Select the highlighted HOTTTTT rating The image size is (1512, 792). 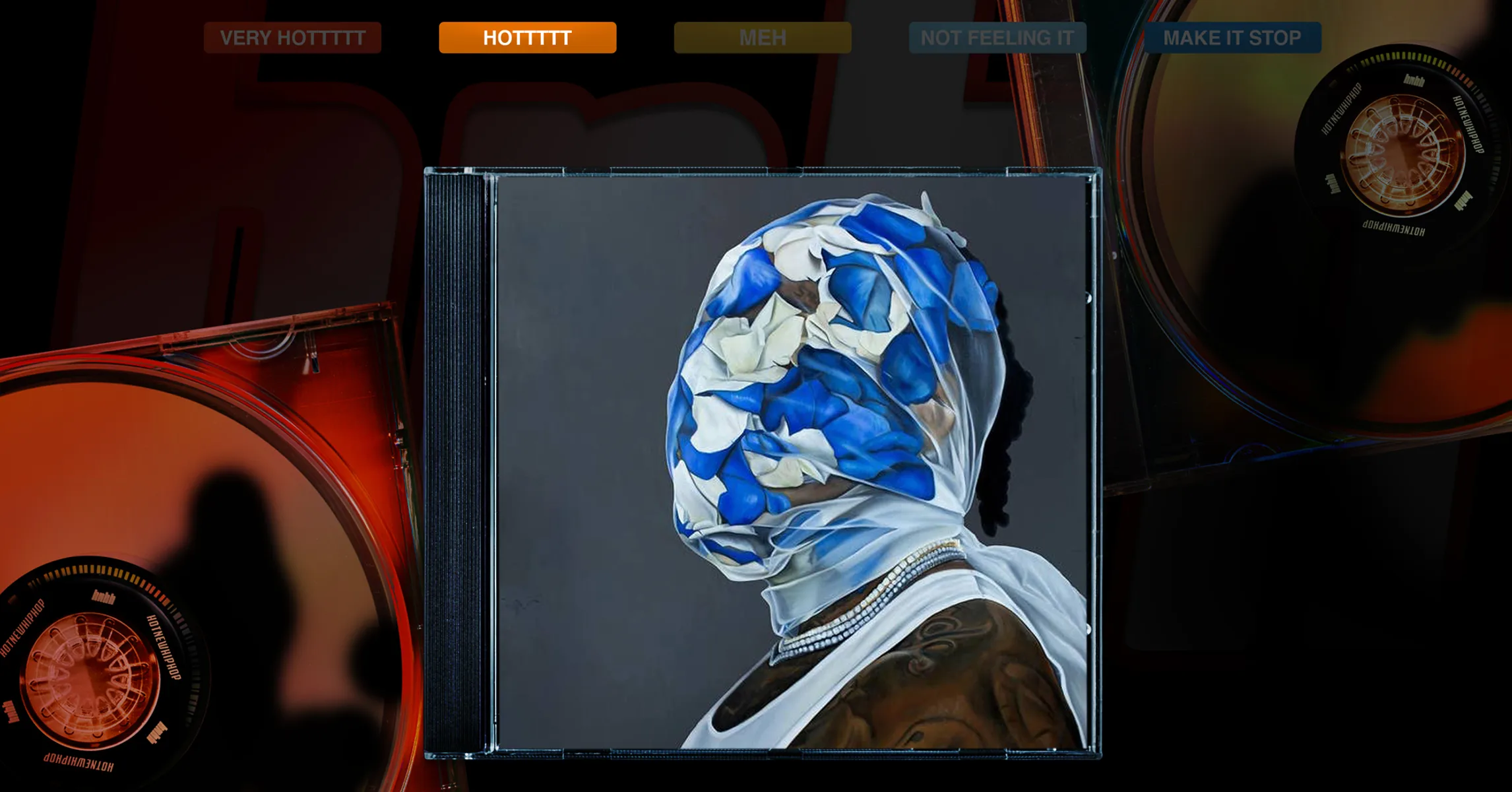click(527, 38)
